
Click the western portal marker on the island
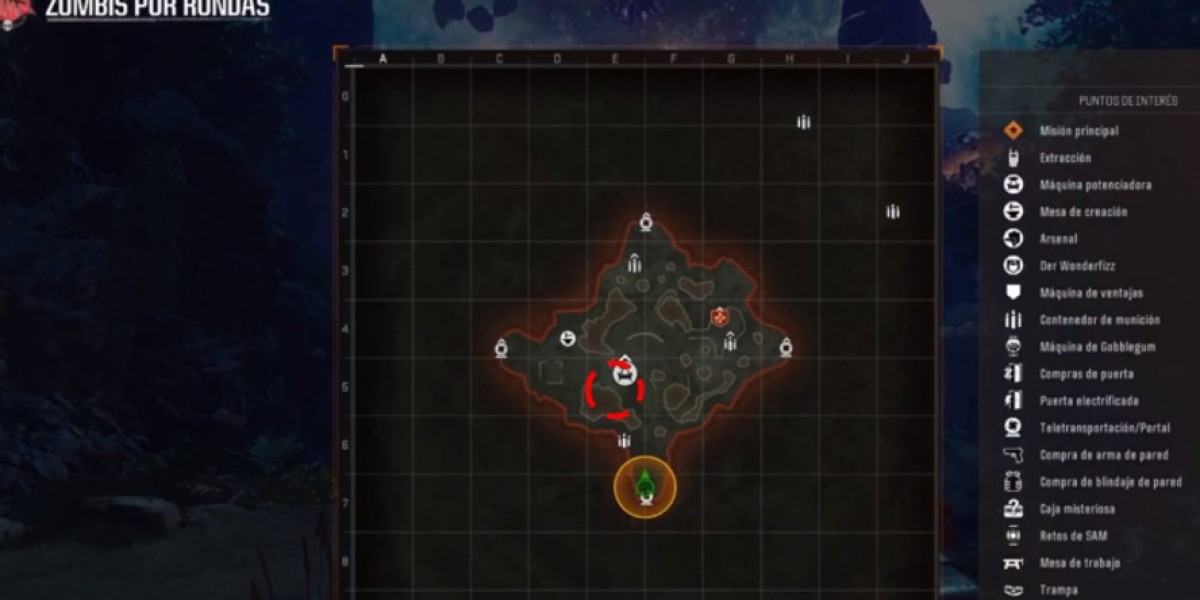[x=501, y=348]
